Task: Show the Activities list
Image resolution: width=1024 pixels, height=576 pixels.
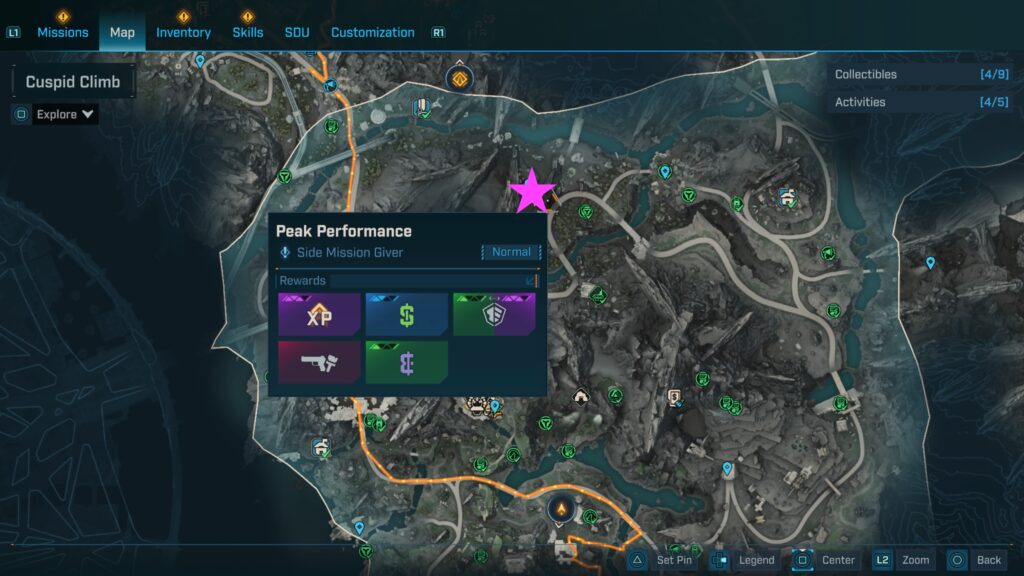Action: click(x=920, y=102)
